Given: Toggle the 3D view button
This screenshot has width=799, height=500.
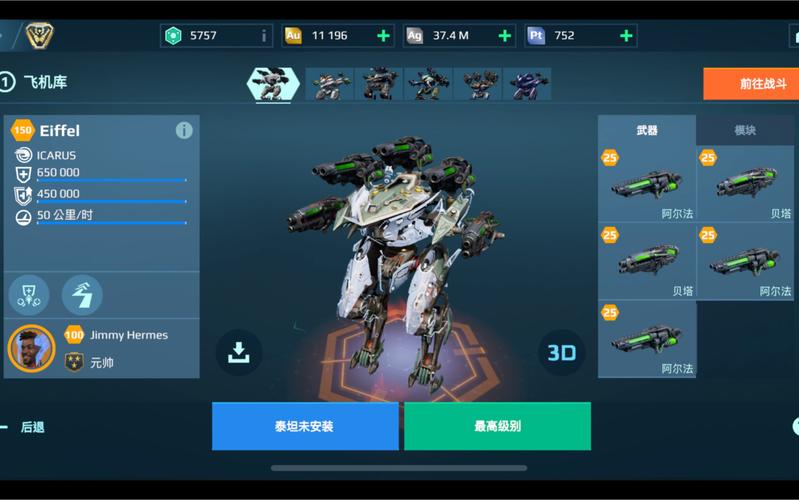Looking at the screenshot, I should (562, 351).
